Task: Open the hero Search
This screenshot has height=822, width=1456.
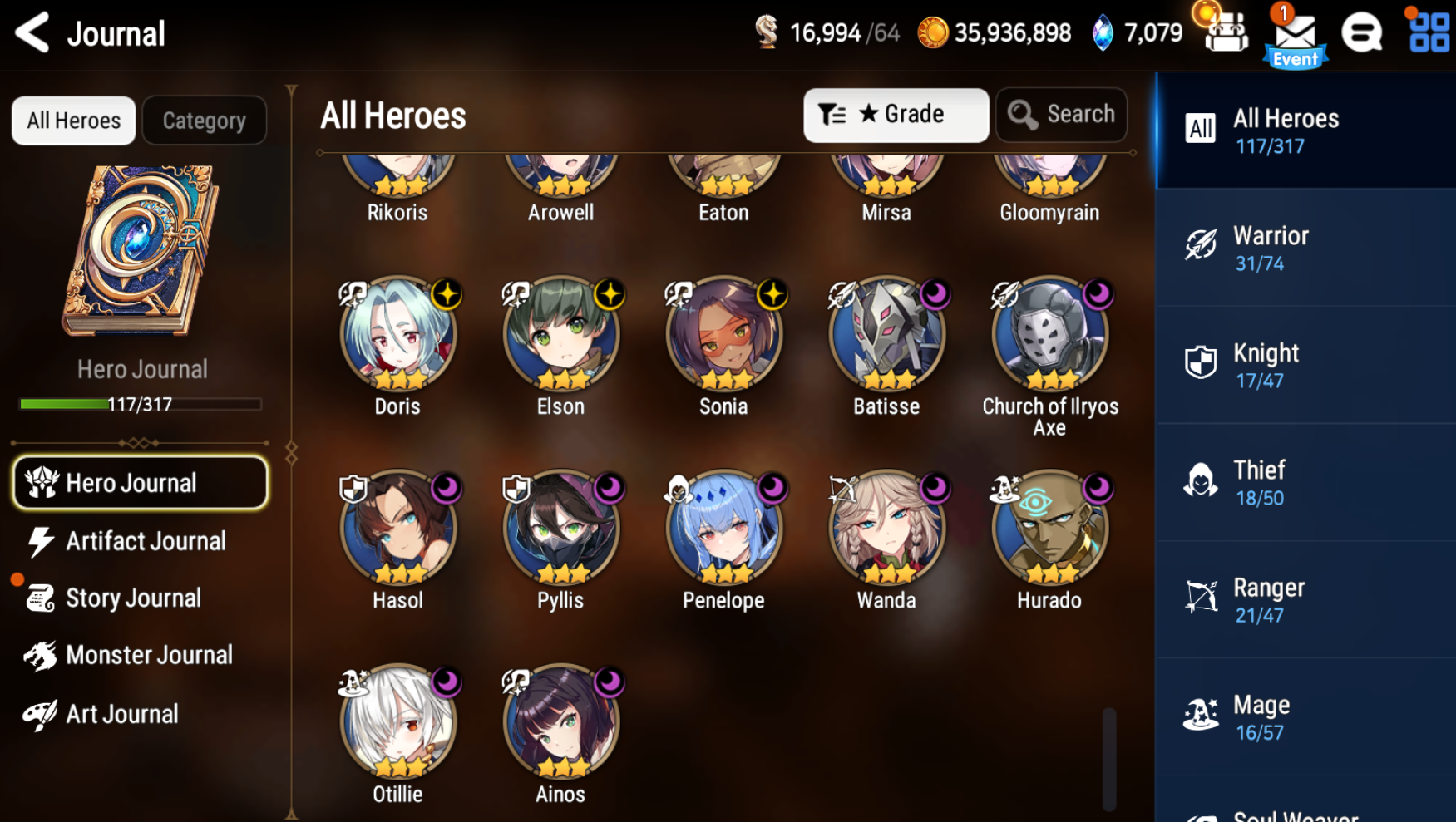Action: pos(1061,115)
